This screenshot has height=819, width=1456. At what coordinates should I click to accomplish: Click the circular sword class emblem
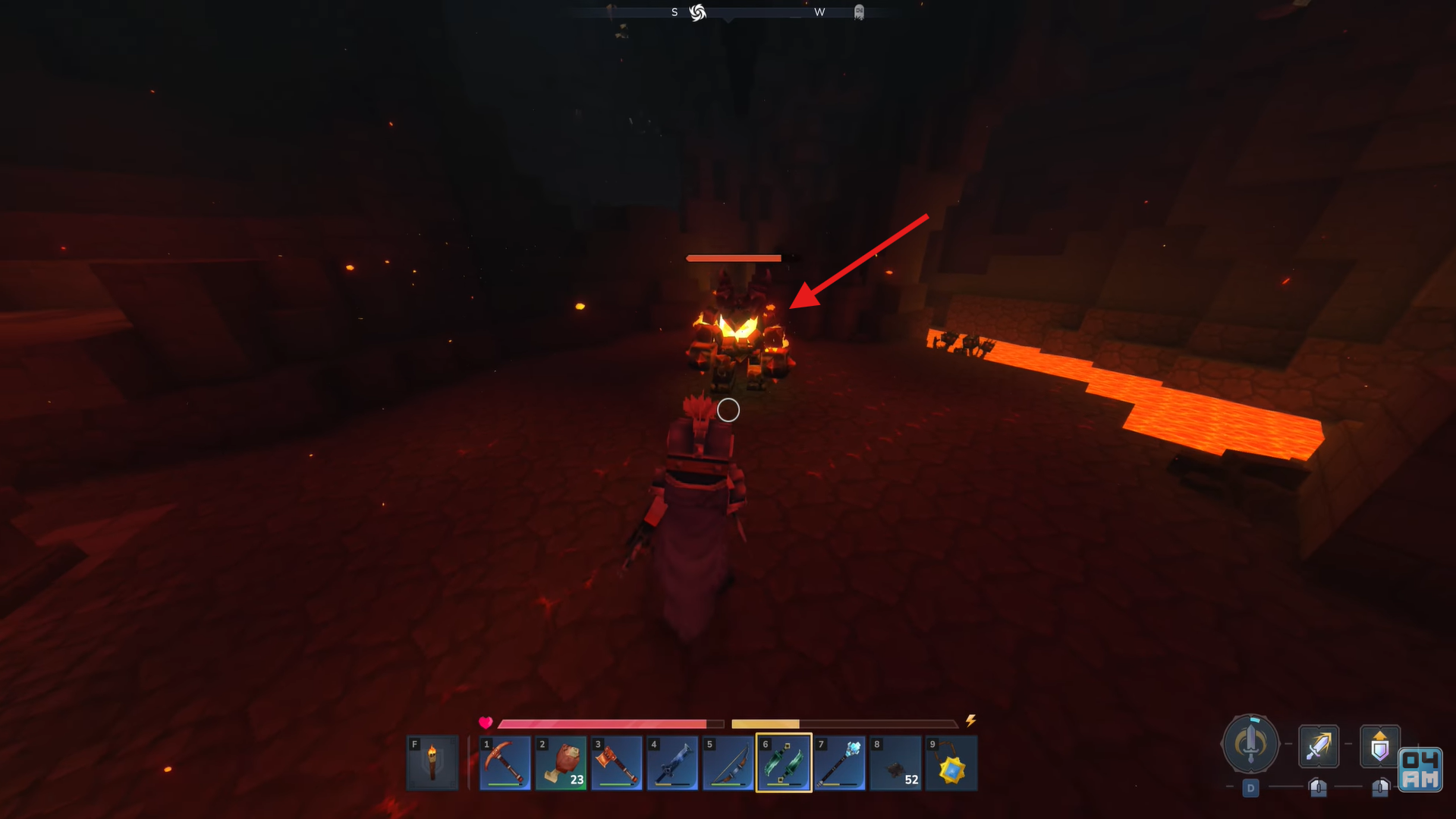pos(1250,745)
